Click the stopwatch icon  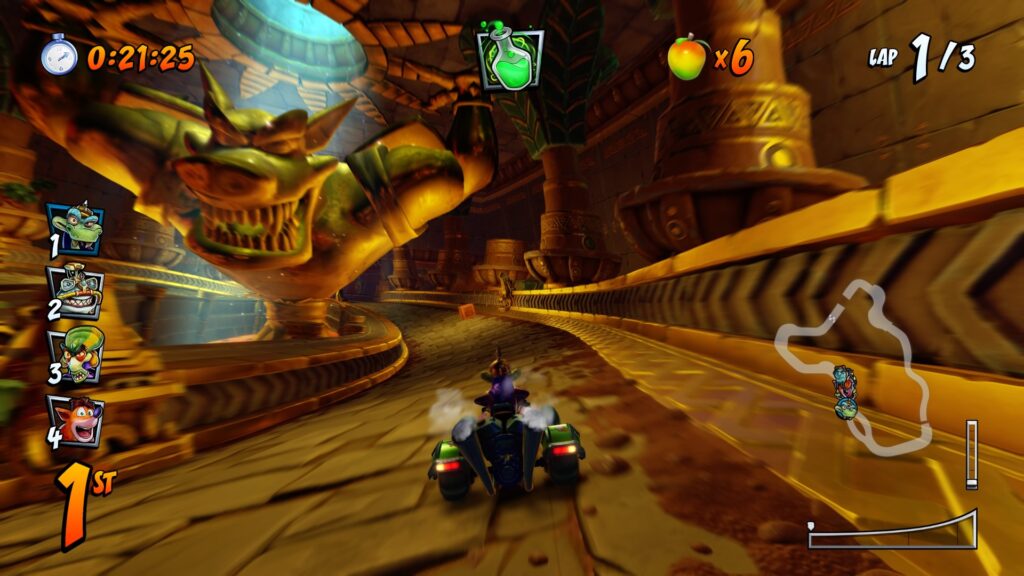pos(59,55)
